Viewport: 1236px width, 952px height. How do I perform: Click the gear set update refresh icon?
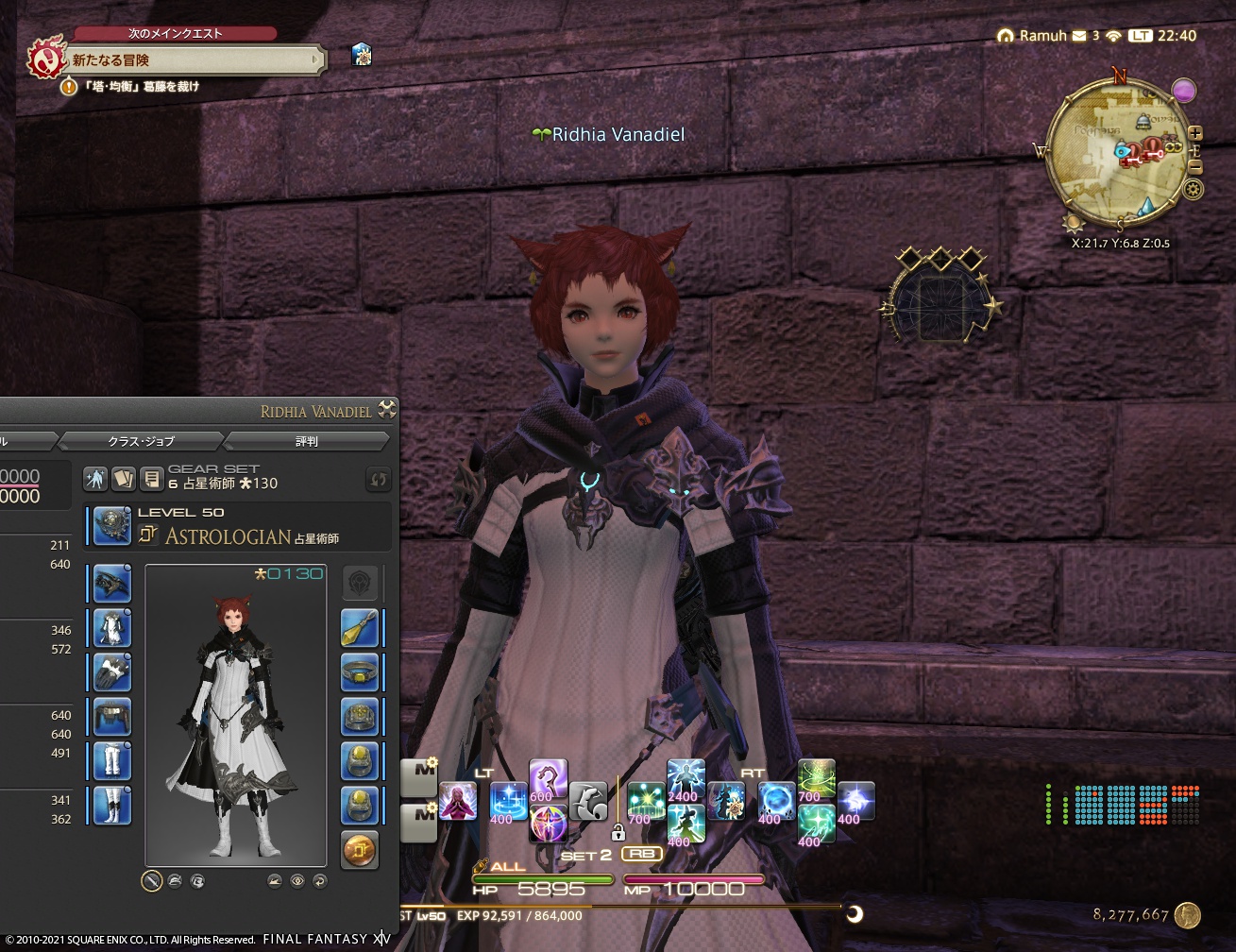tap(379, 479)
